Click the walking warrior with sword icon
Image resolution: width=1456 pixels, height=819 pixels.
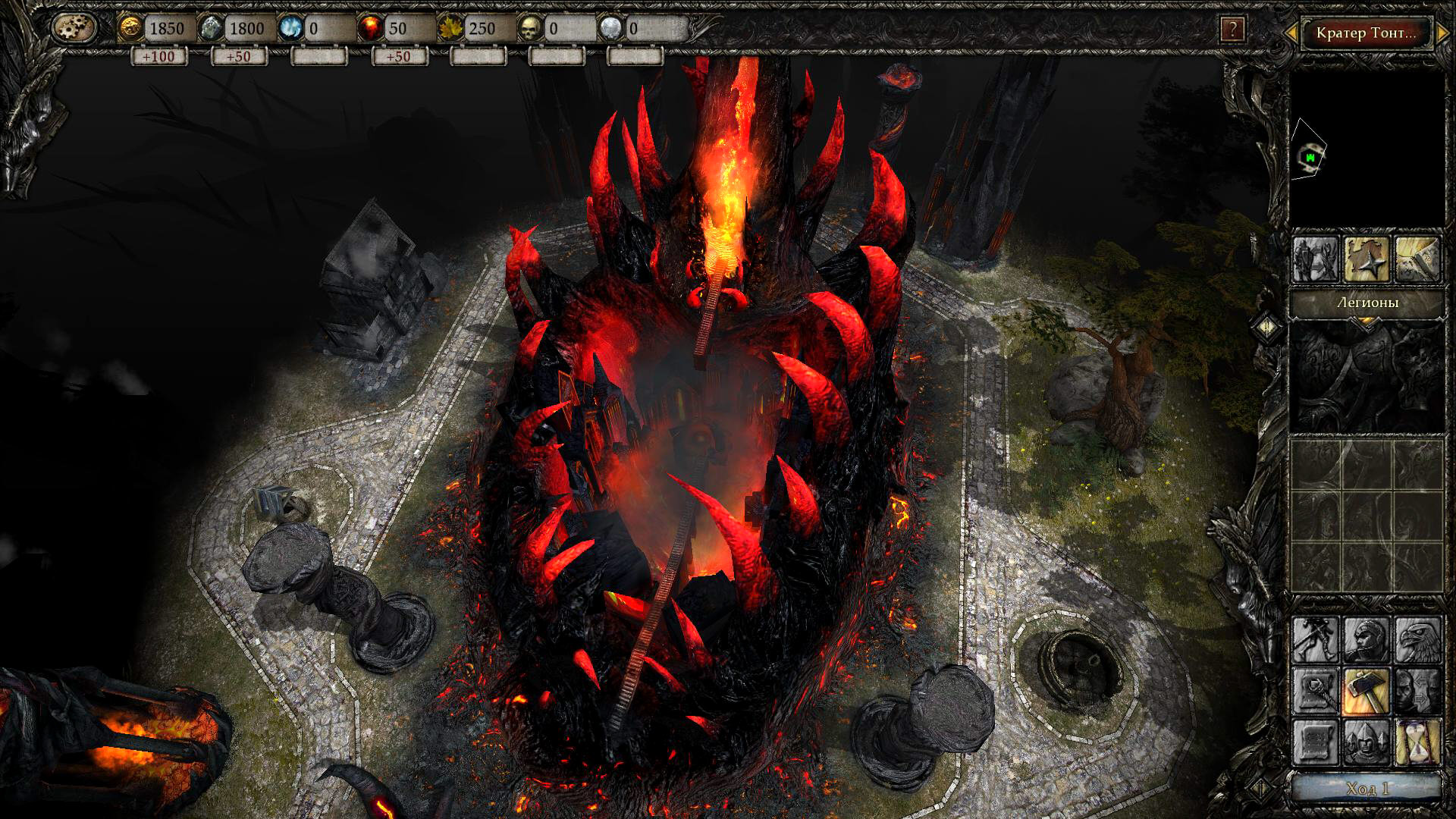(1316, 639)
